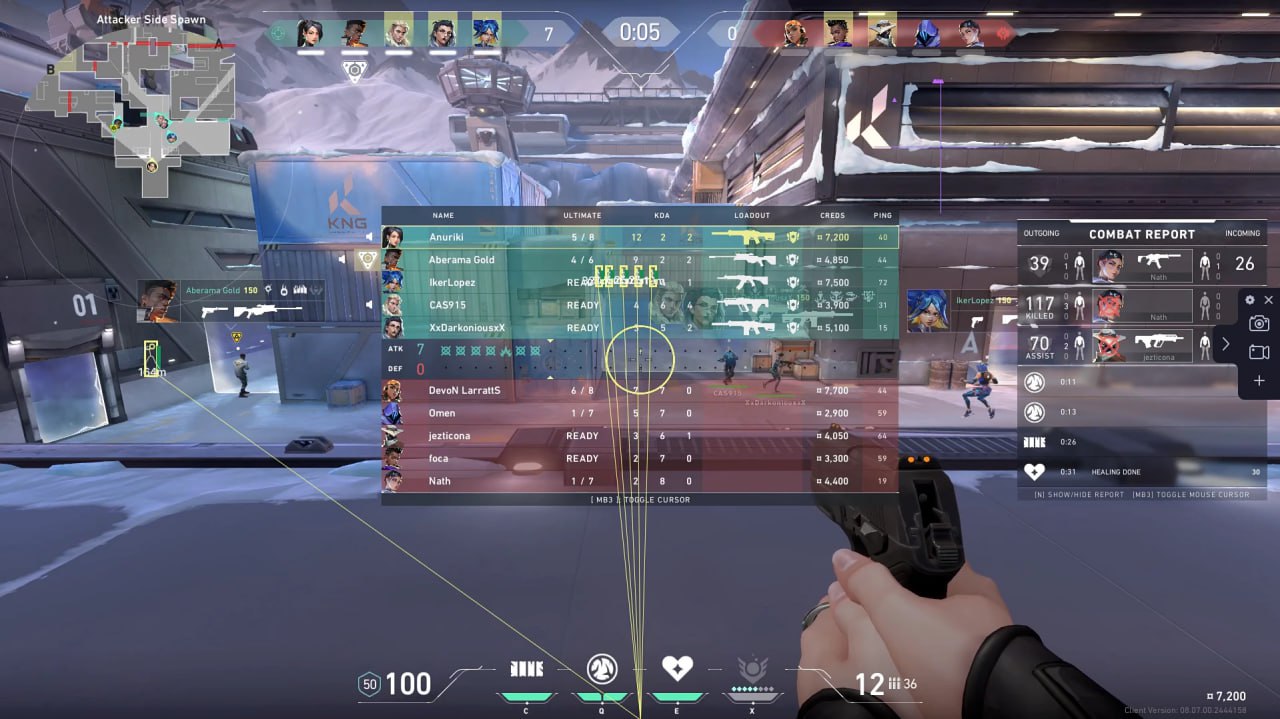Take a screenshot with the camera icon
This screenshot has height=719, width=1280.
coord(1259,323)
